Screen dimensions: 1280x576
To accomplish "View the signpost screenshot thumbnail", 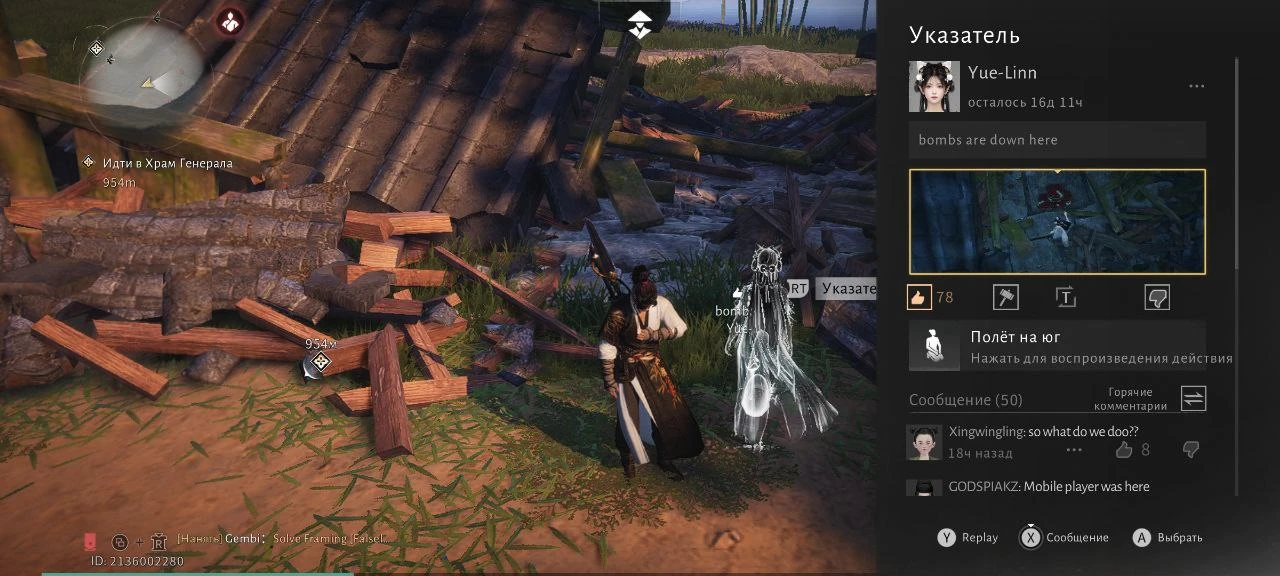I will tap(1057, 222).
